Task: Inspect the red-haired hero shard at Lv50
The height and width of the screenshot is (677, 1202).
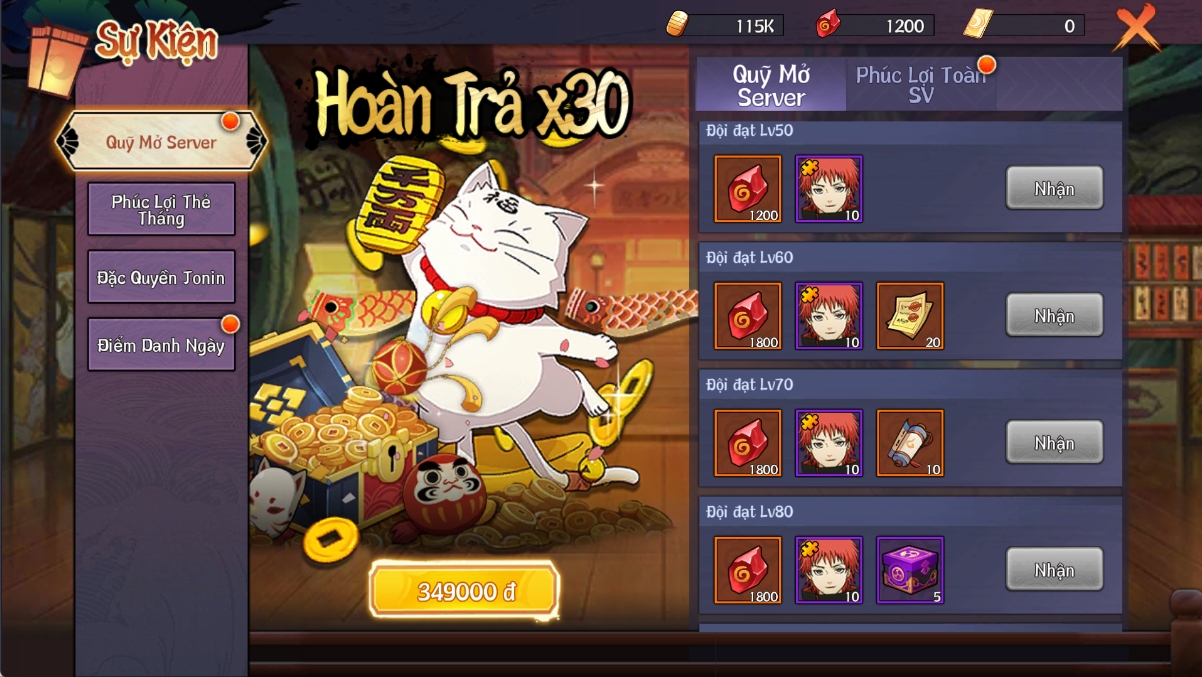Action: 829,189
